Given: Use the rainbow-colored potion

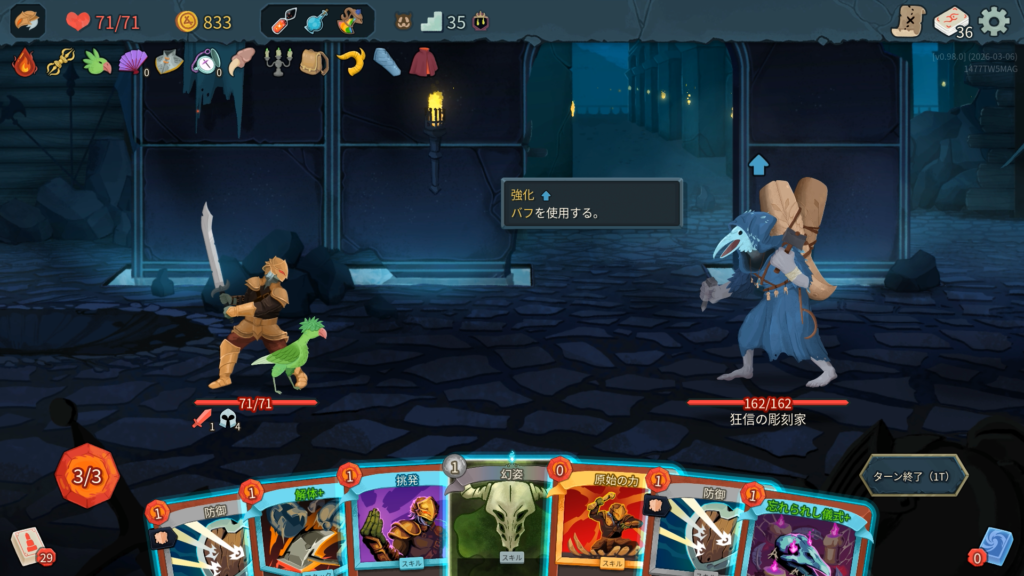Looking at the screenshot, I should [350, 21].
